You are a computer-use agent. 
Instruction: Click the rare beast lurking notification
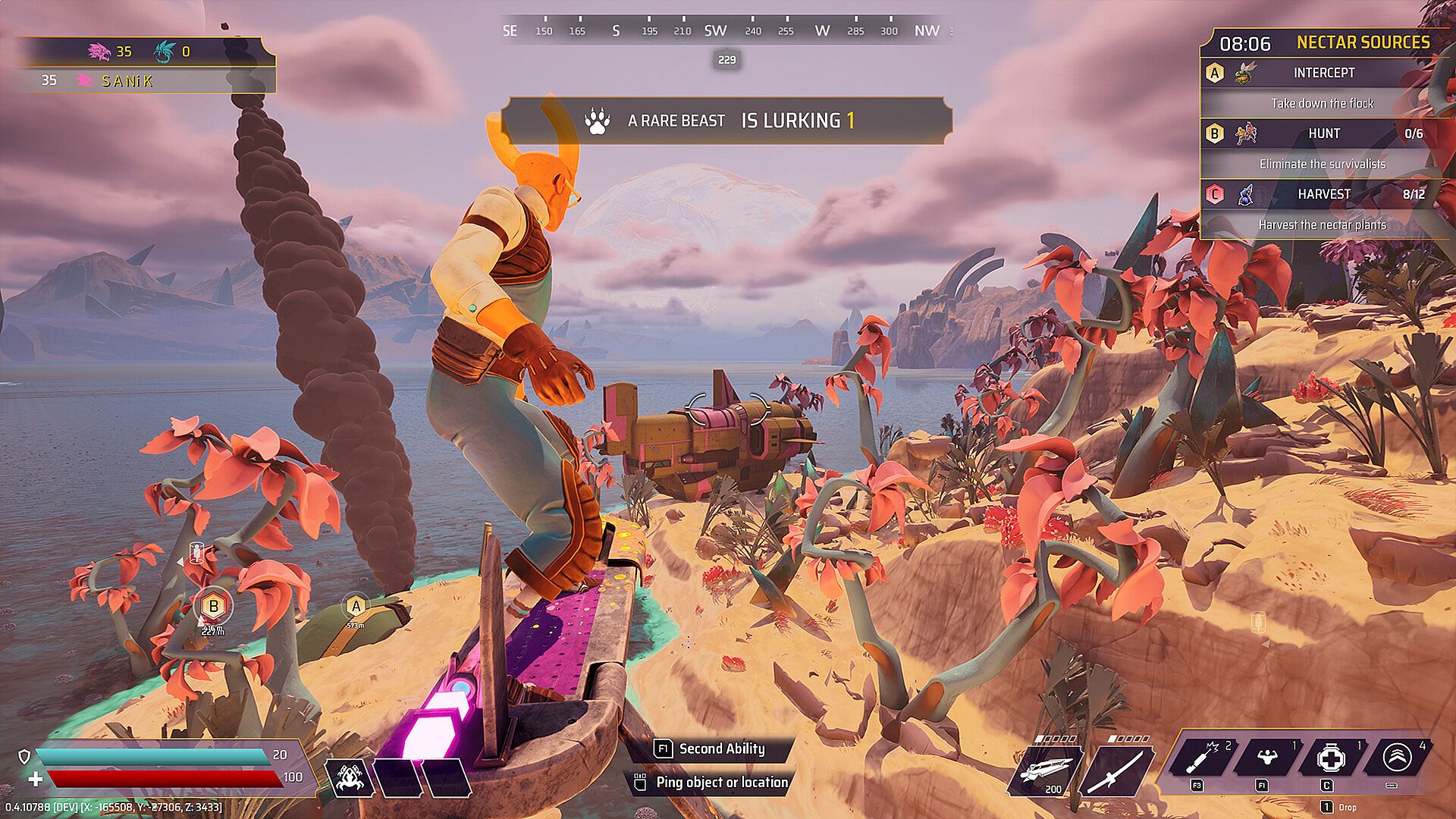pyautogui.click(x=726, y=121)
